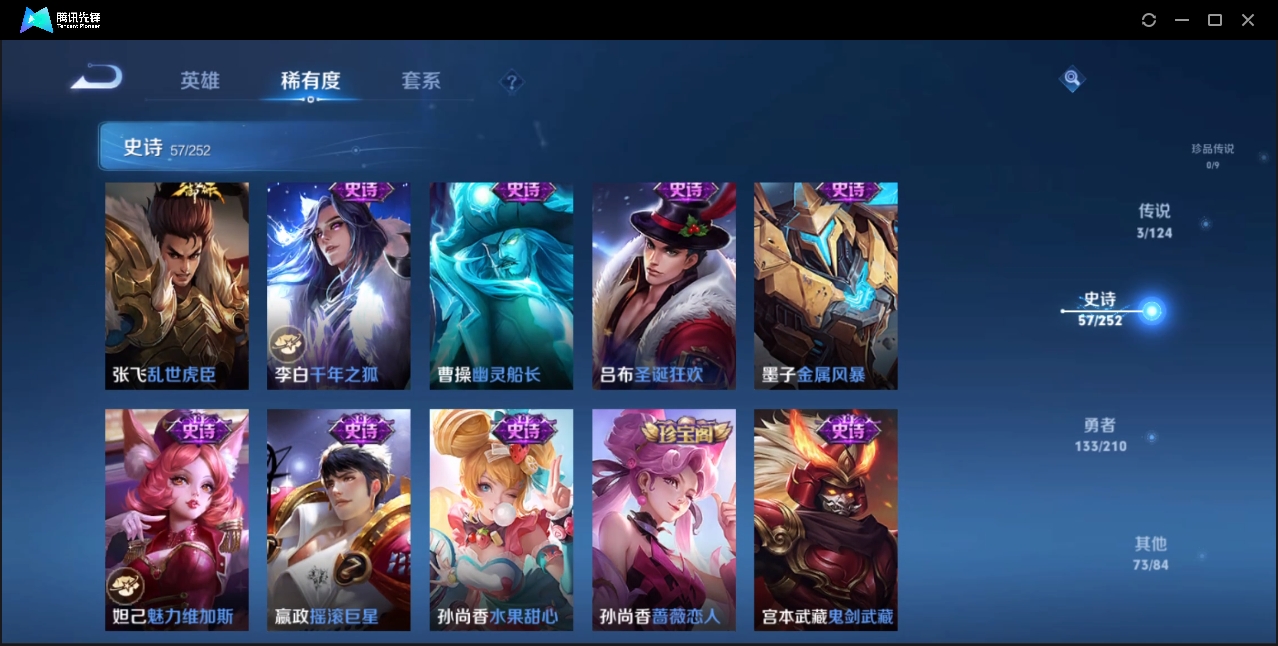Close the emulator window

[1248, 20]
